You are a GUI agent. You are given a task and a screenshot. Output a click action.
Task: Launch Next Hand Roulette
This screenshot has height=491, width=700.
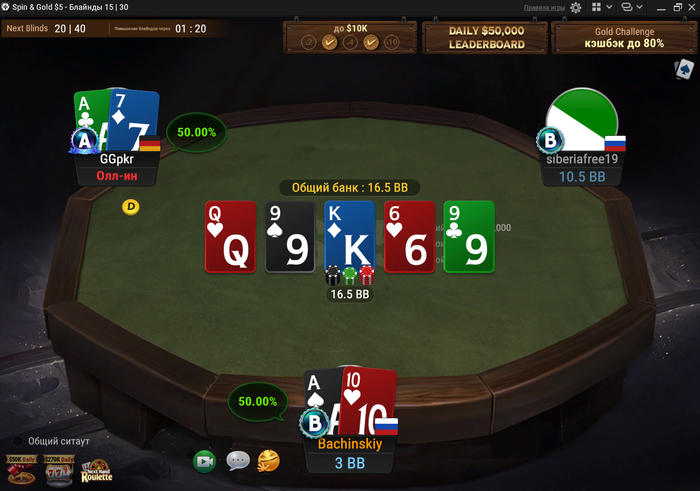click(96, 471)
